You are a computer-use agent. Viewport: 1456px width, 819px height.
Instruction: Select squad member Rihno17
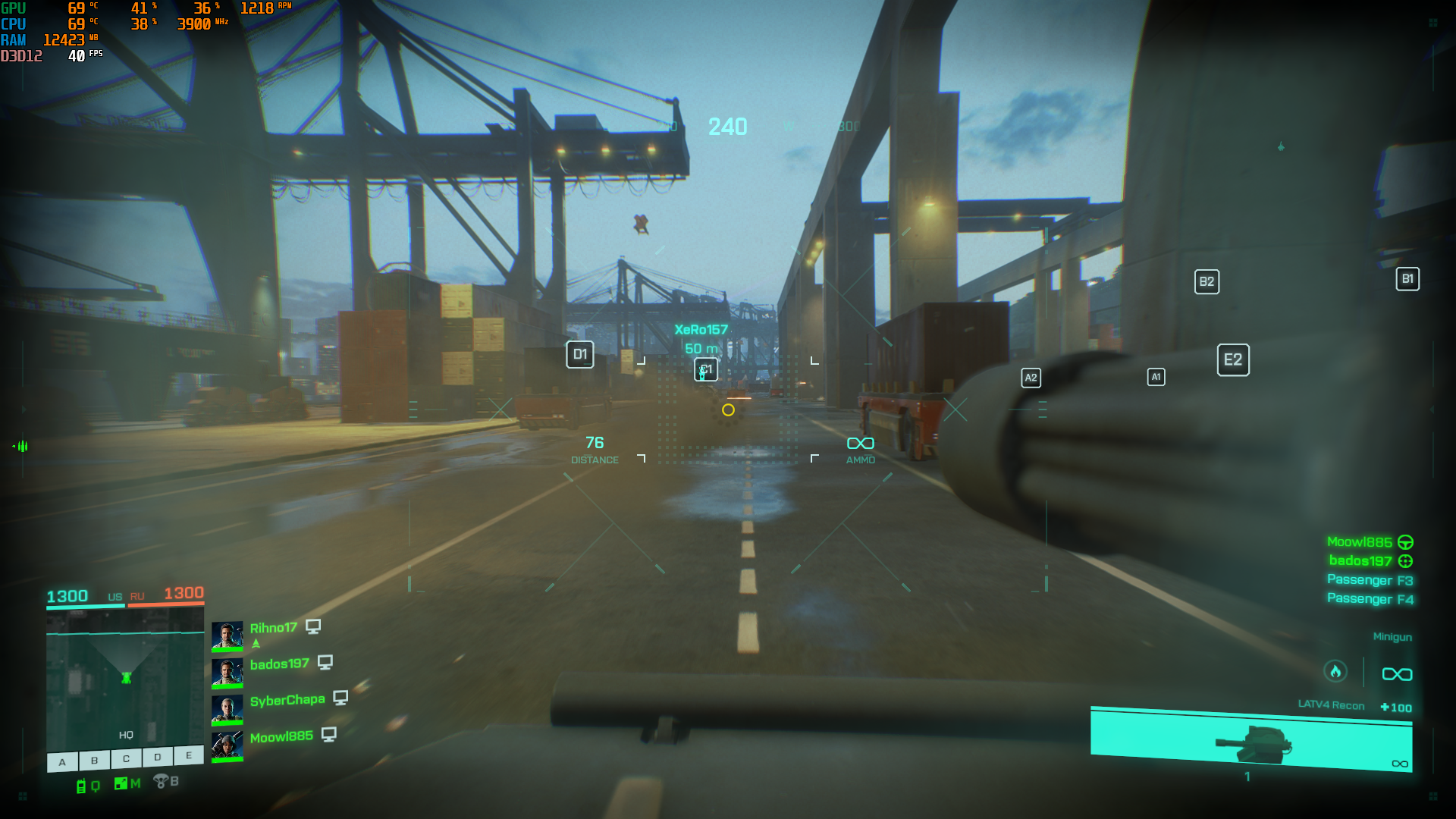click(273, 628)
